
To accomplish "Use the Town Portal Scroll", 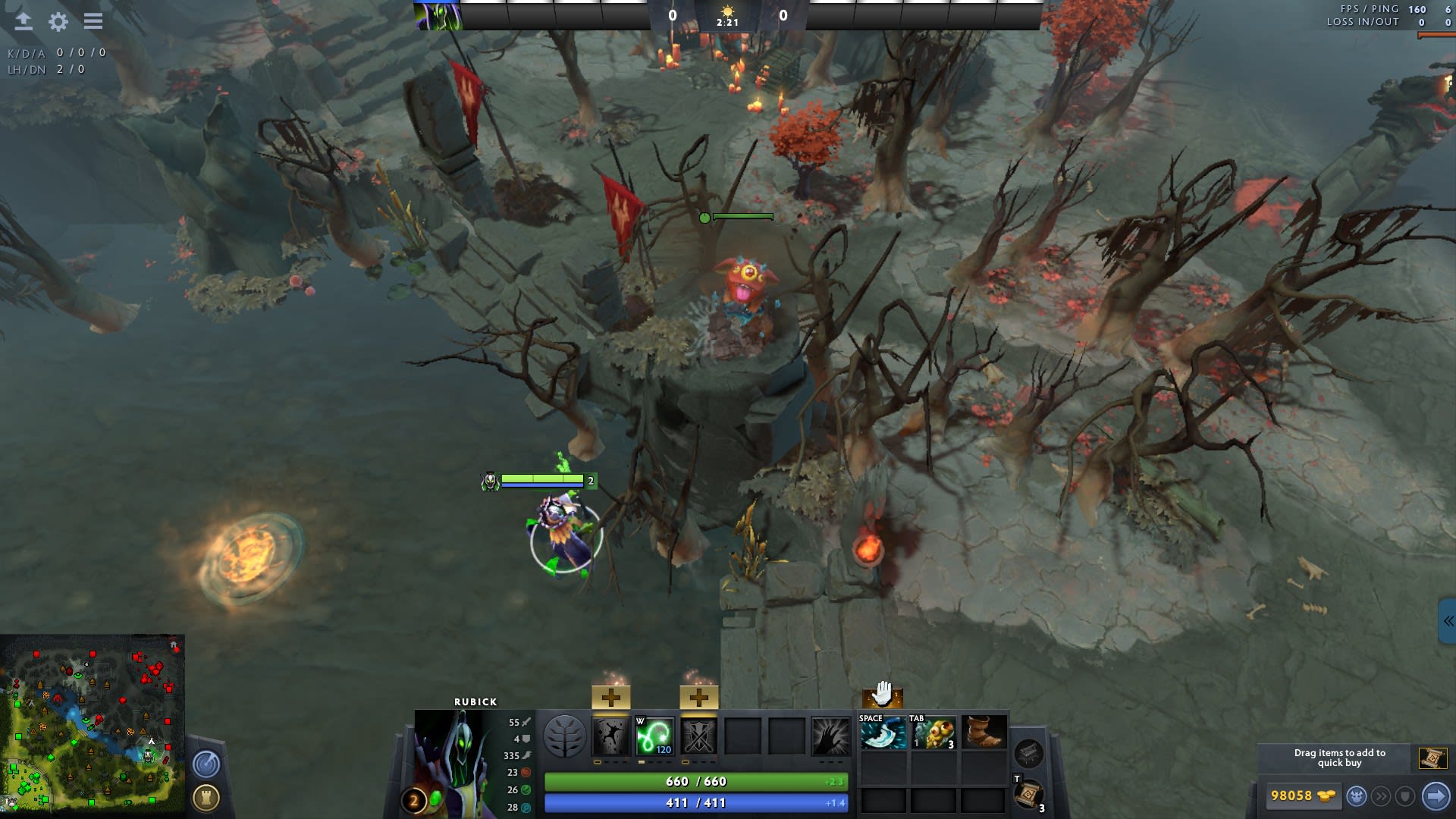I will (1028, 795).
